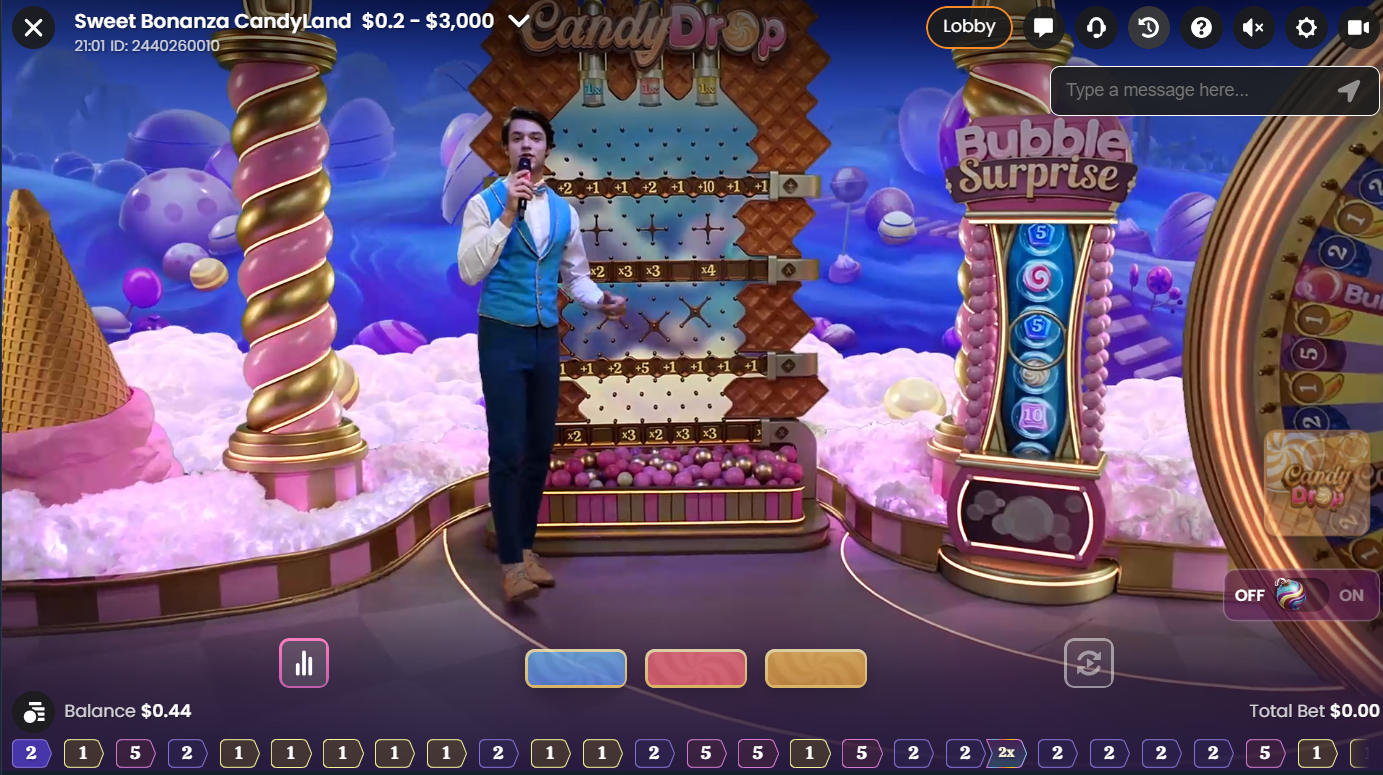Open live audio support headset icon
The image size is (1383, 775).
[x=1096, y=27]
